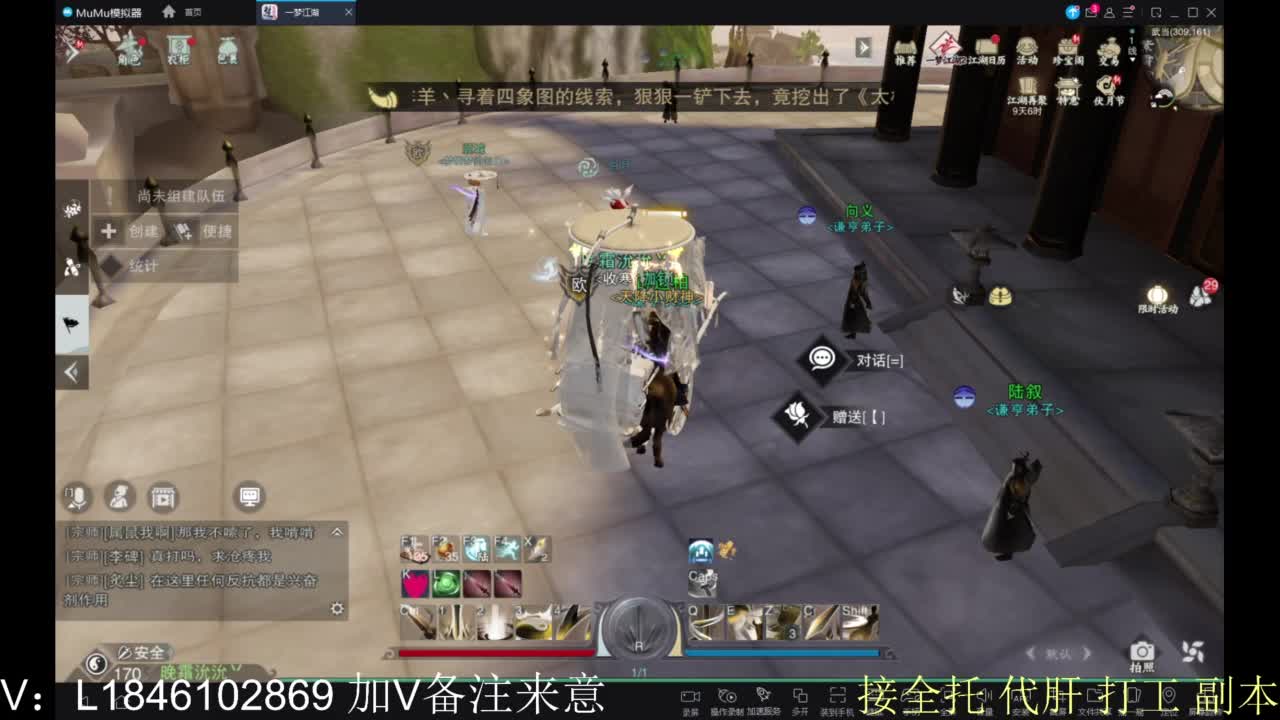Open the 珍宝阁 treasure shop icon

coord(1067,48)
